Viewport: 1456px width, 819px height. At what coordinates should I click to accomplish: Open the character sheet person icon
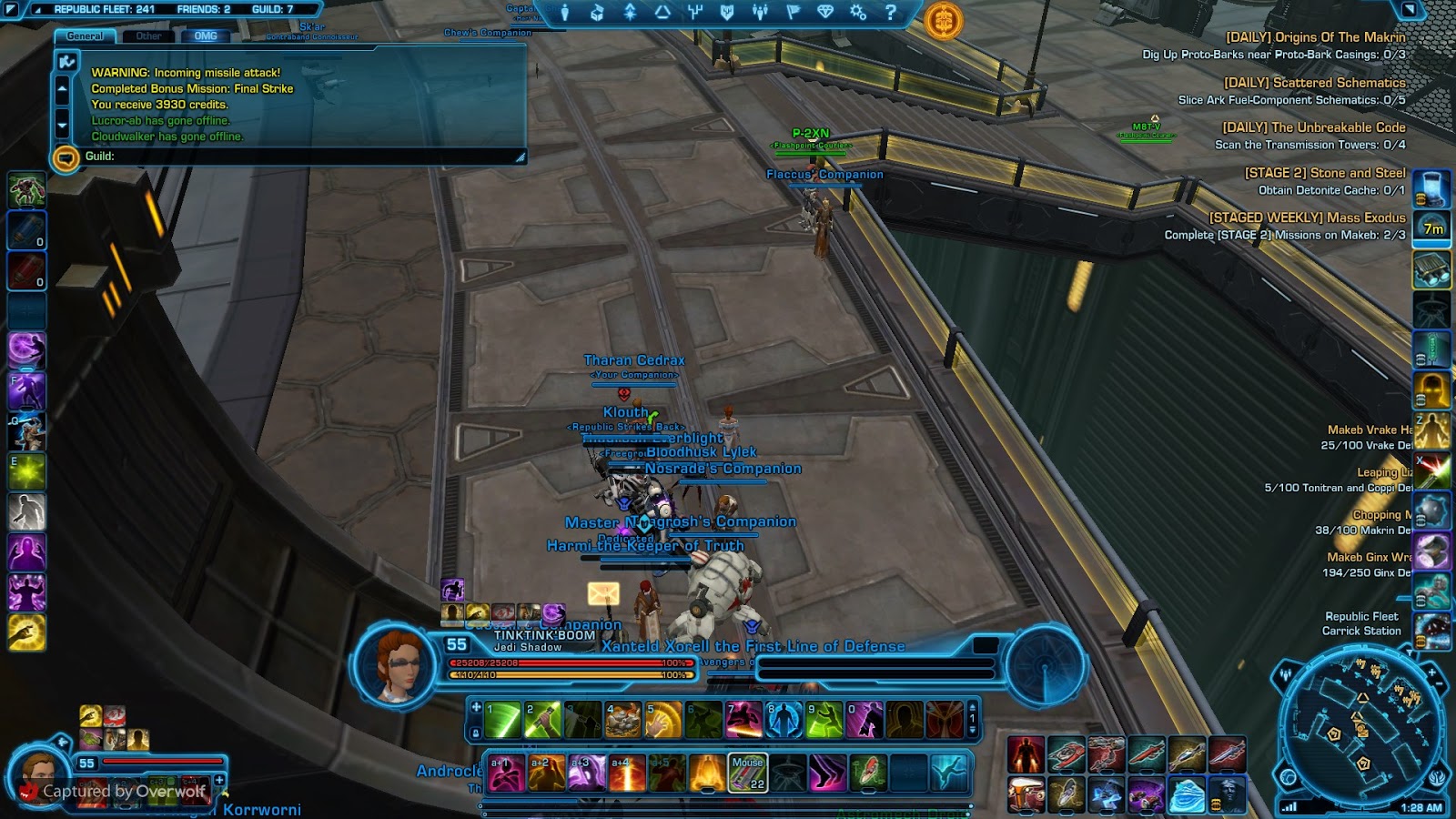pos(565,11)
